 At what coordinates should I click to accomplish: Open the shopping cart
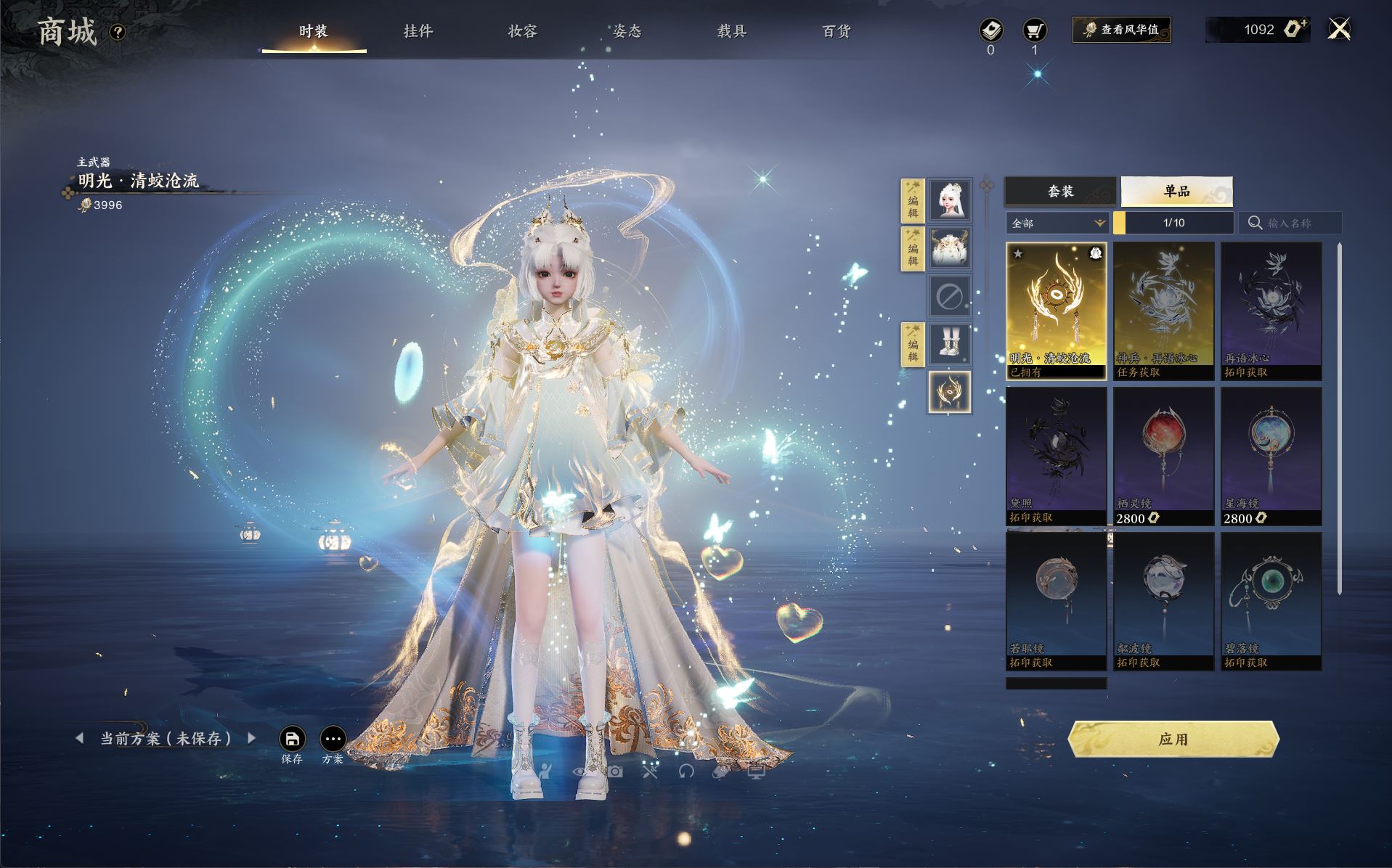(x=1034, y=30)
